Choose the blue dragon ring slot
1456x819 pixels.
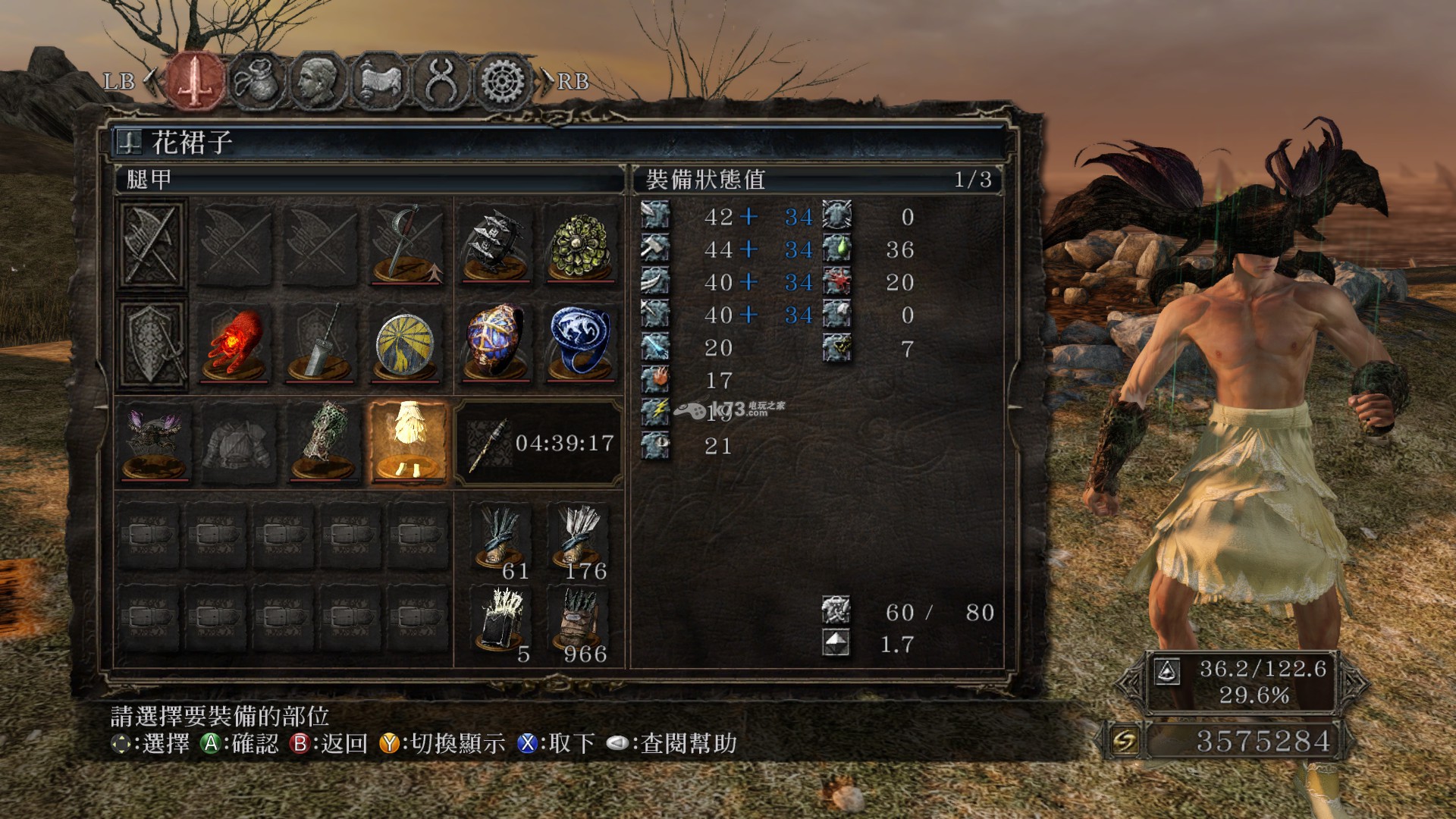581,344
